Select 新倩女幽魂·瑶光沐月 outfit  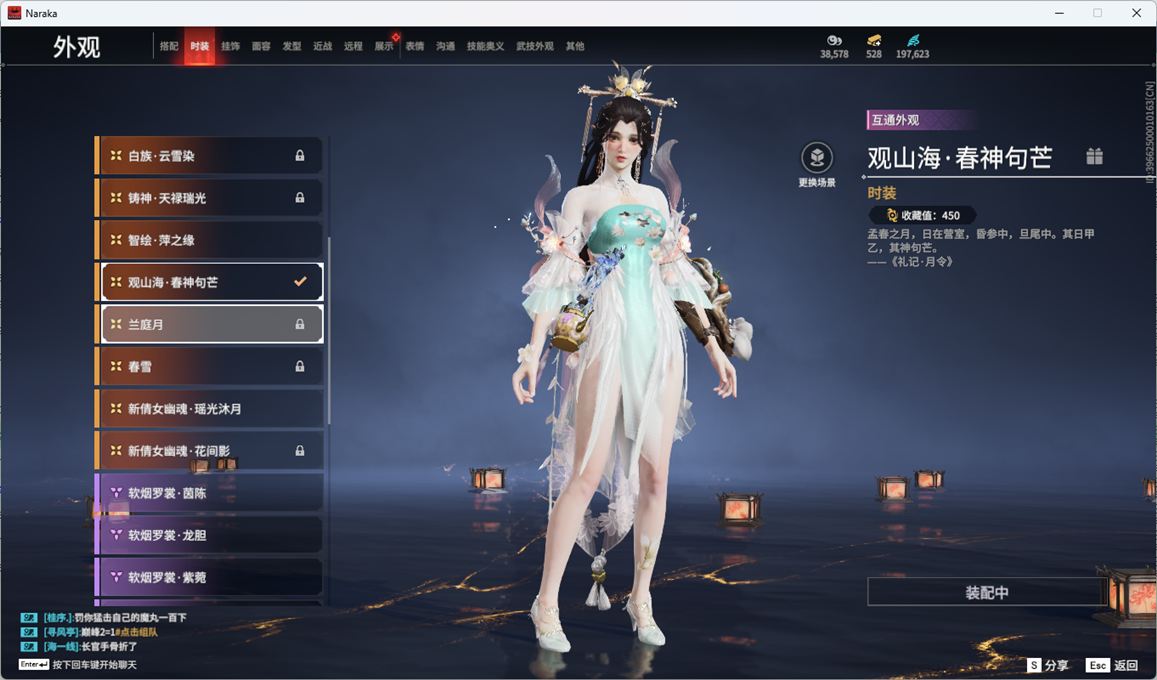210,409
